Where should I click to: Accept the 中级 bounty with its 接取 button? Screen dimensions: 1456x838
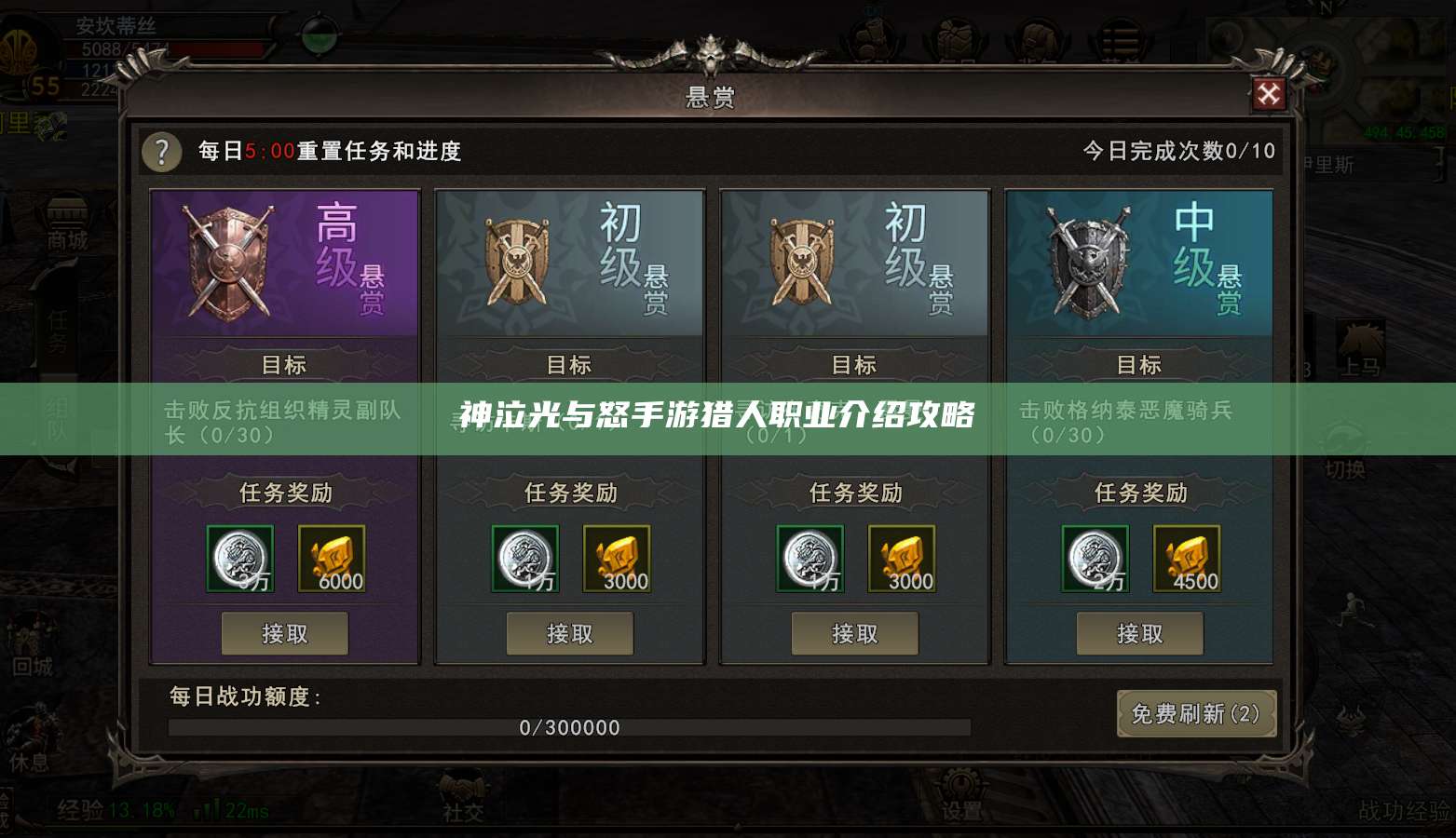[x=1140, y=633]
